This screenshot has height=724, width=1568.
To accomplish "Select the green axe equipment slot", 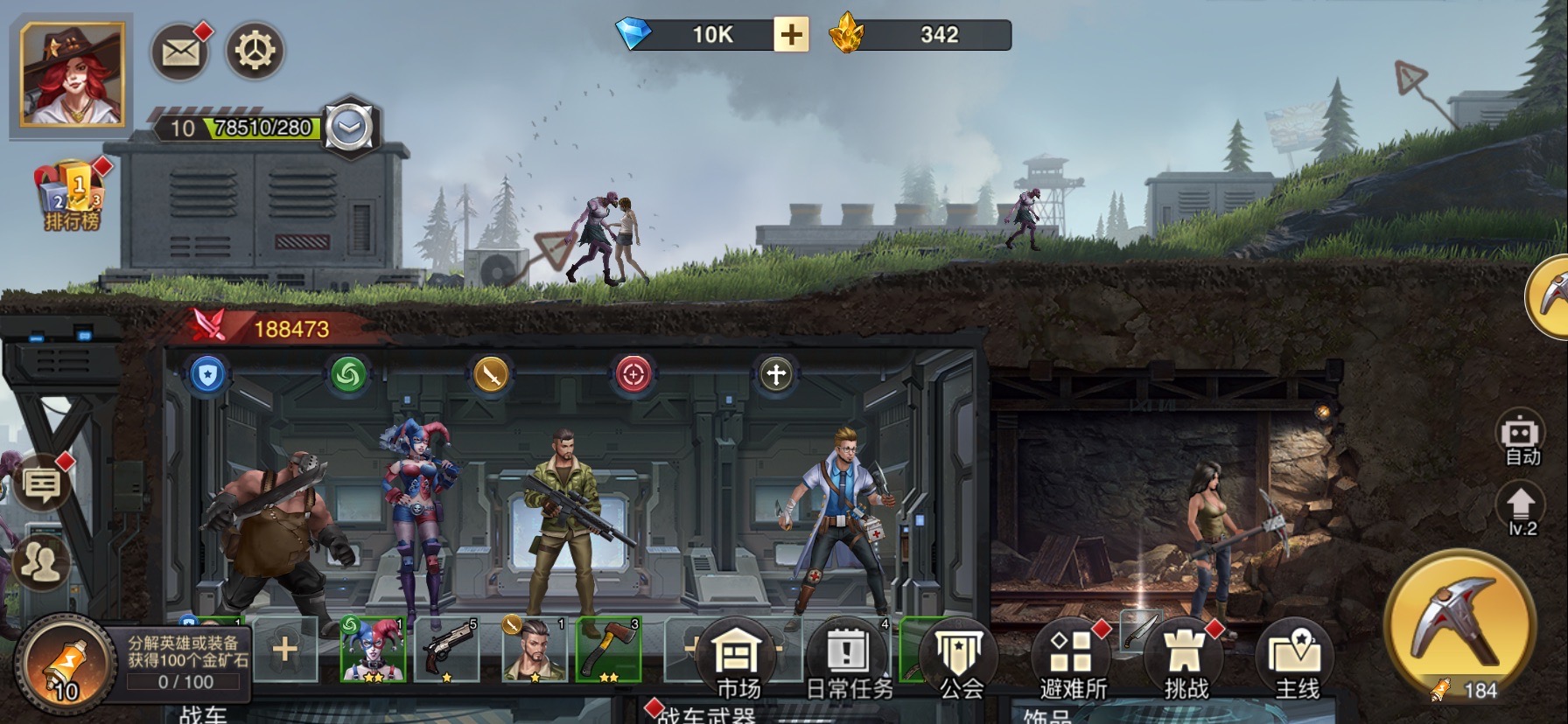I will [x=609, y=650].
